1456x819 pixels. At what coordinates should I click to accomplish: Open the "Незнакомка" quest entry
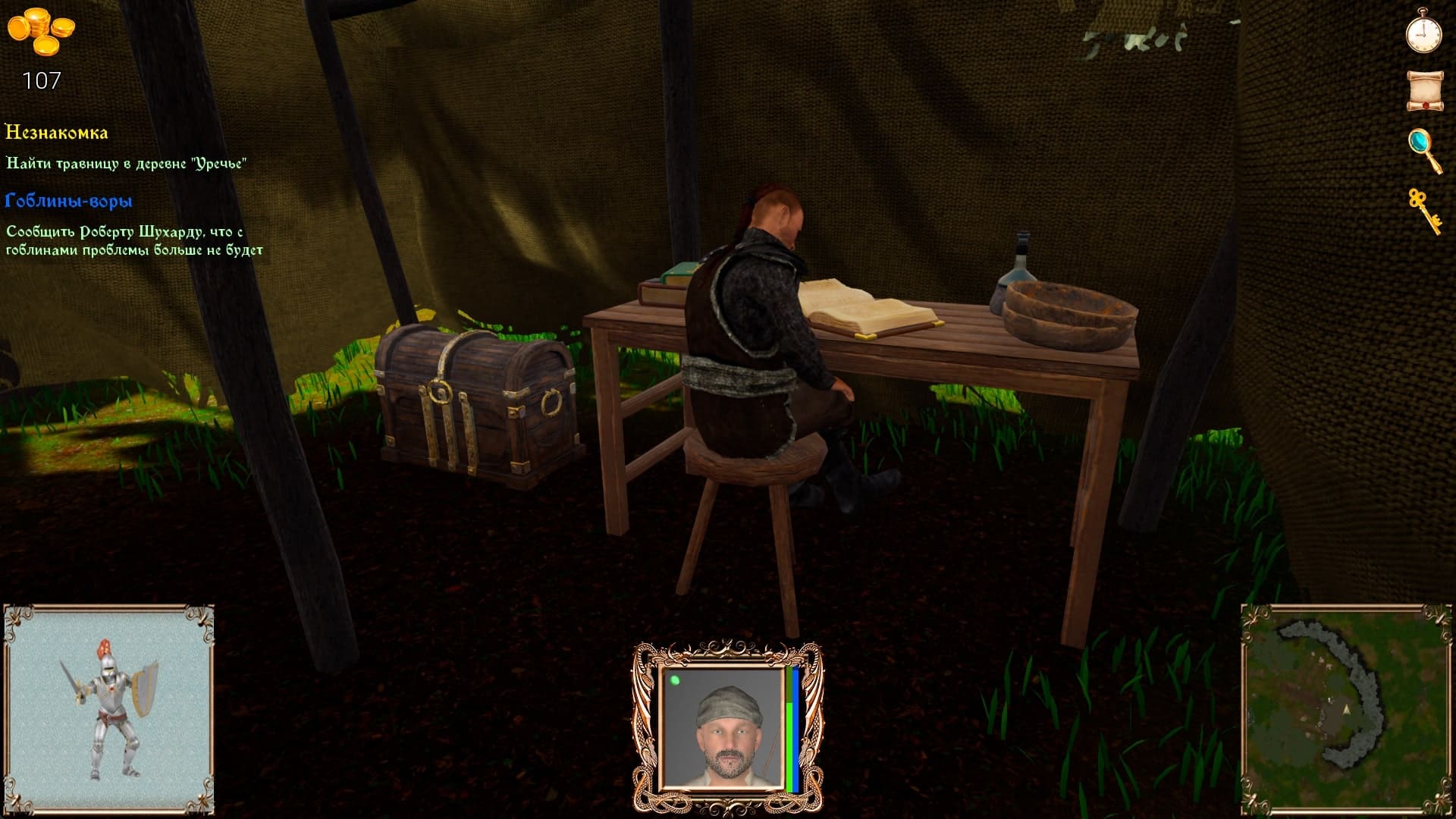click(57, 133)
